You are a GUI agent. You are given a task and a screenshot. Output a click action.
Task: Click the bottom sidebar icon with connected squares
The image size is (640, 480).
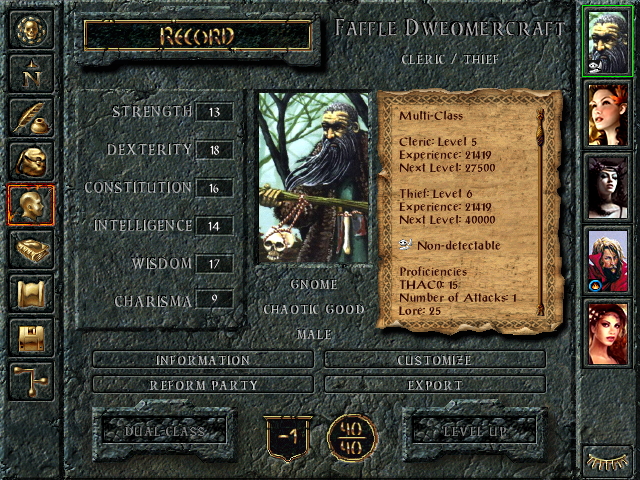pos(29,381)
